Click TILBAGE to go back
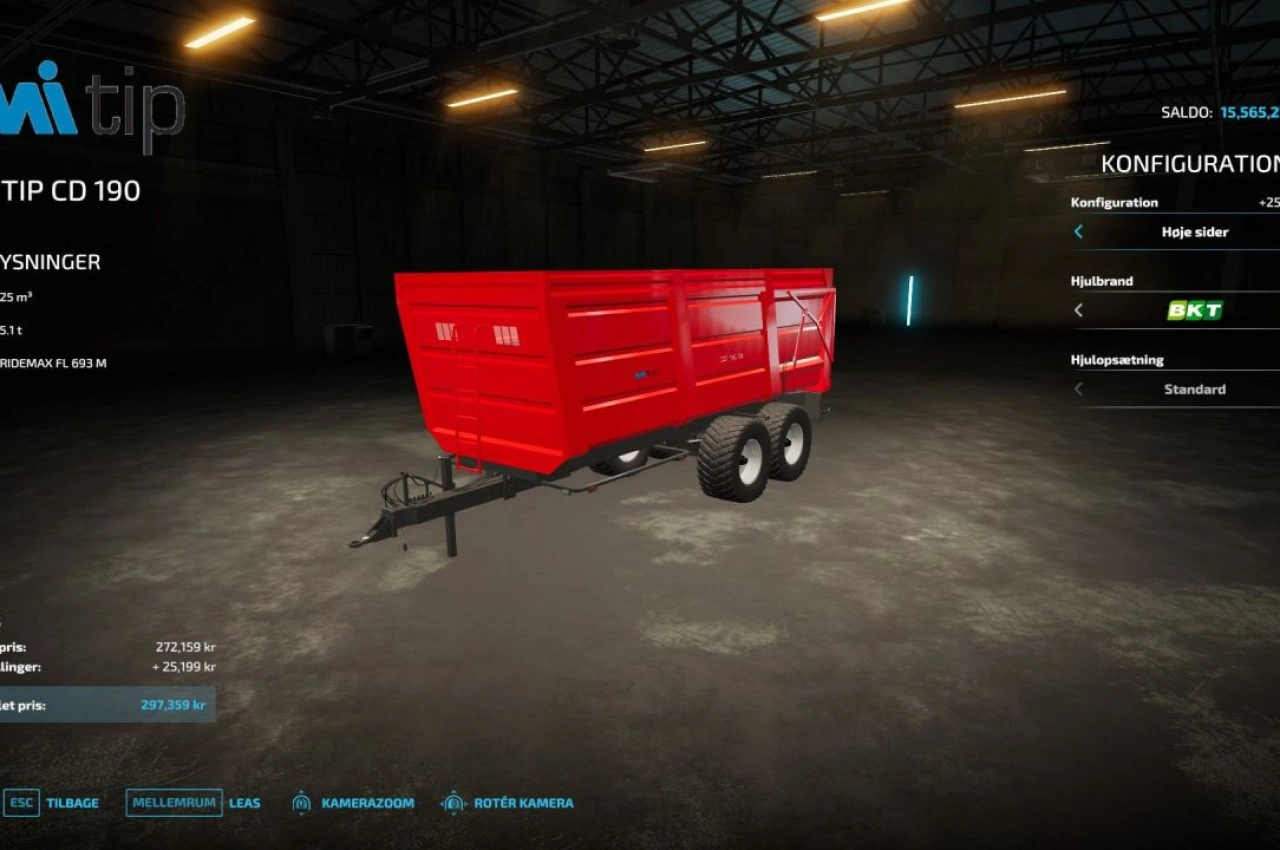Viewport: 1280px width, 850px height. [x=72, y=802]
